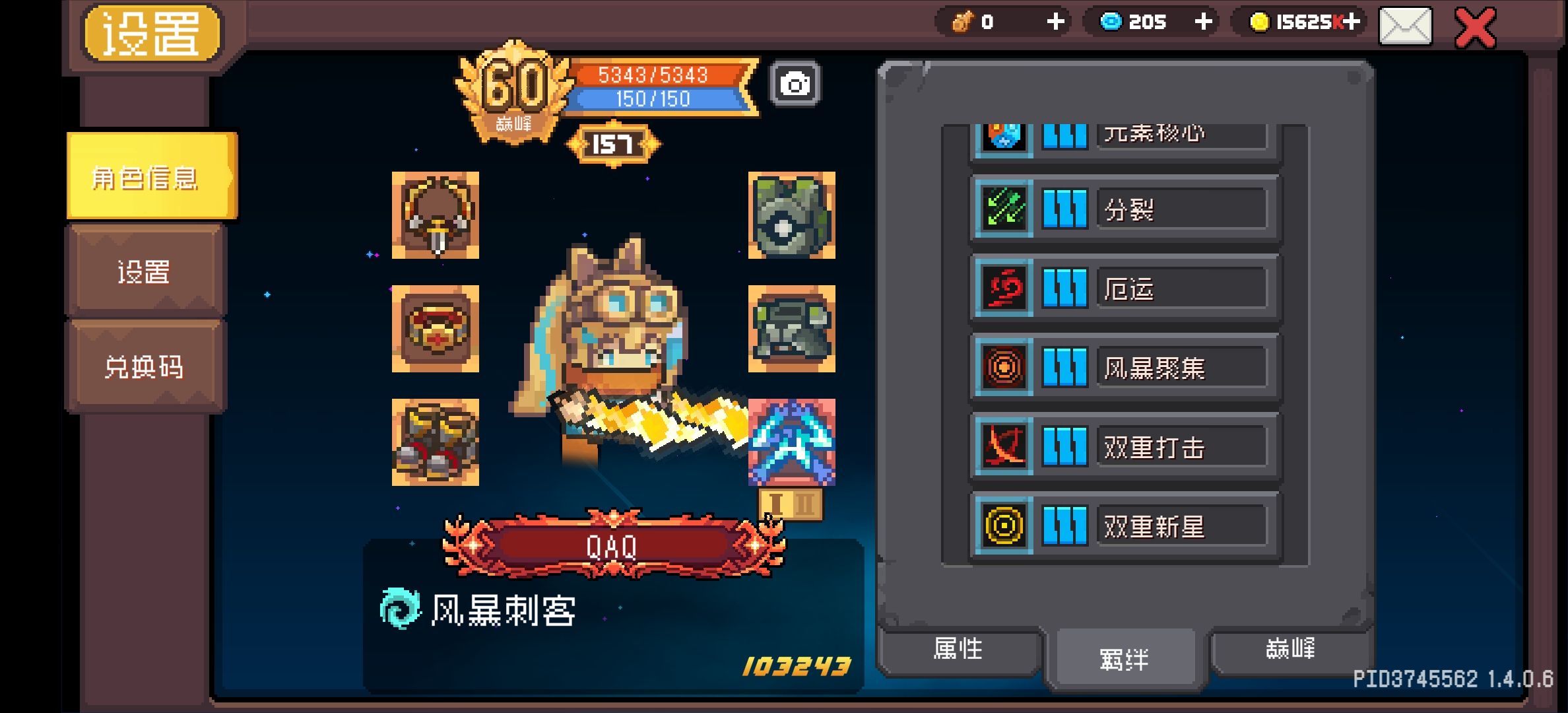Select the 分裂 skill icon
Image resolution: width=1568 pixels, height=713 pixels.
(x=1003, y=209)
